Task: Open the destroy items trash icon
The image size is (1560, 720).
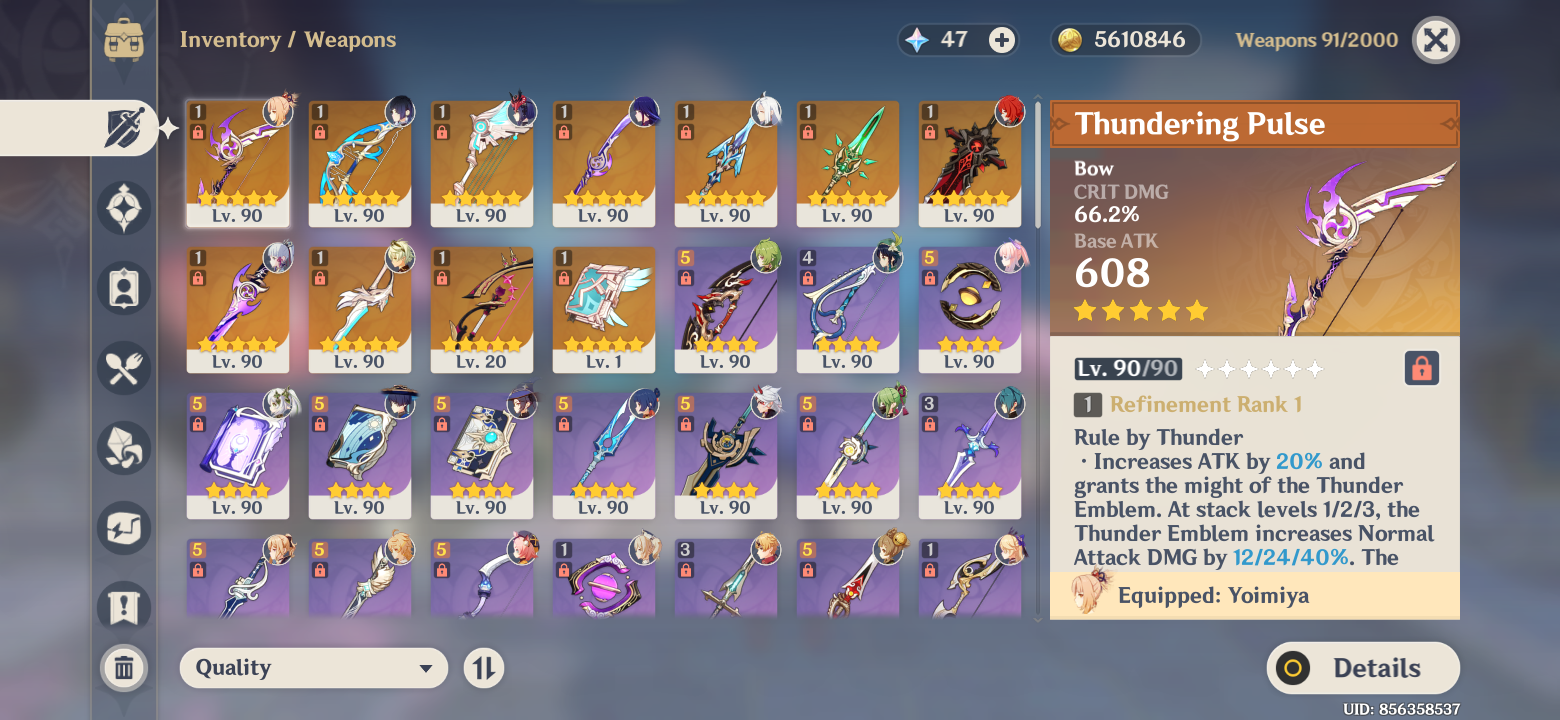Action: coord(124,668)
